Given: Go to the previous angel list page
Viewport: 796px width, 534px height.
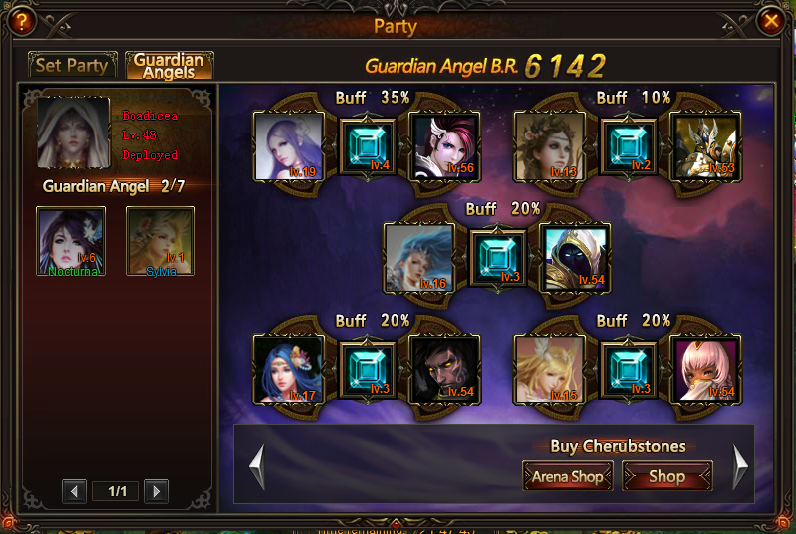Looking at the screenshot, I should [x=74, y=491].
